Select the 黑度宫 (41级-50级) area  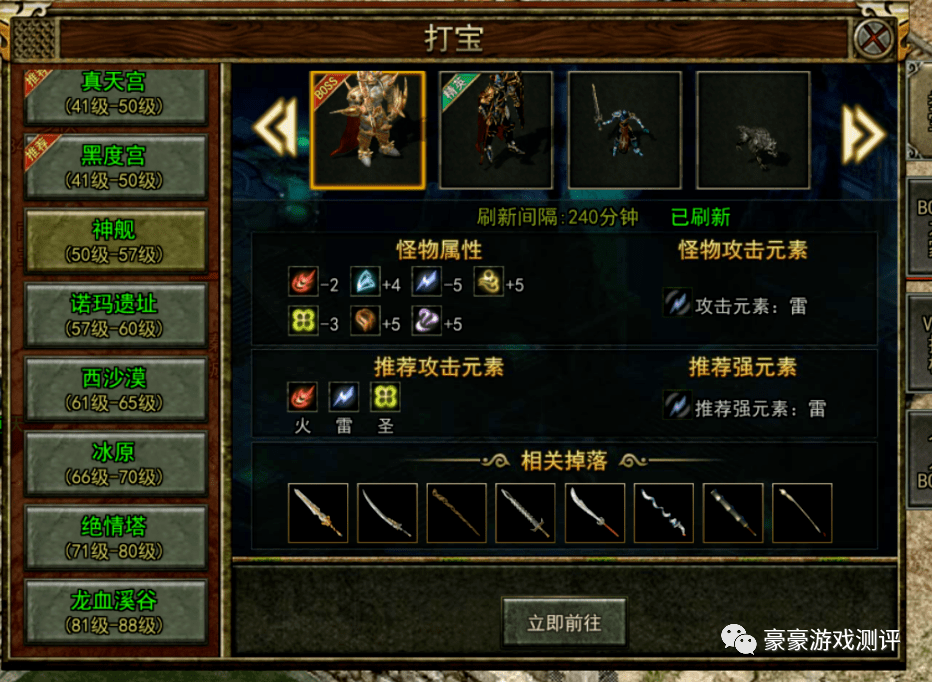[113, 166]
